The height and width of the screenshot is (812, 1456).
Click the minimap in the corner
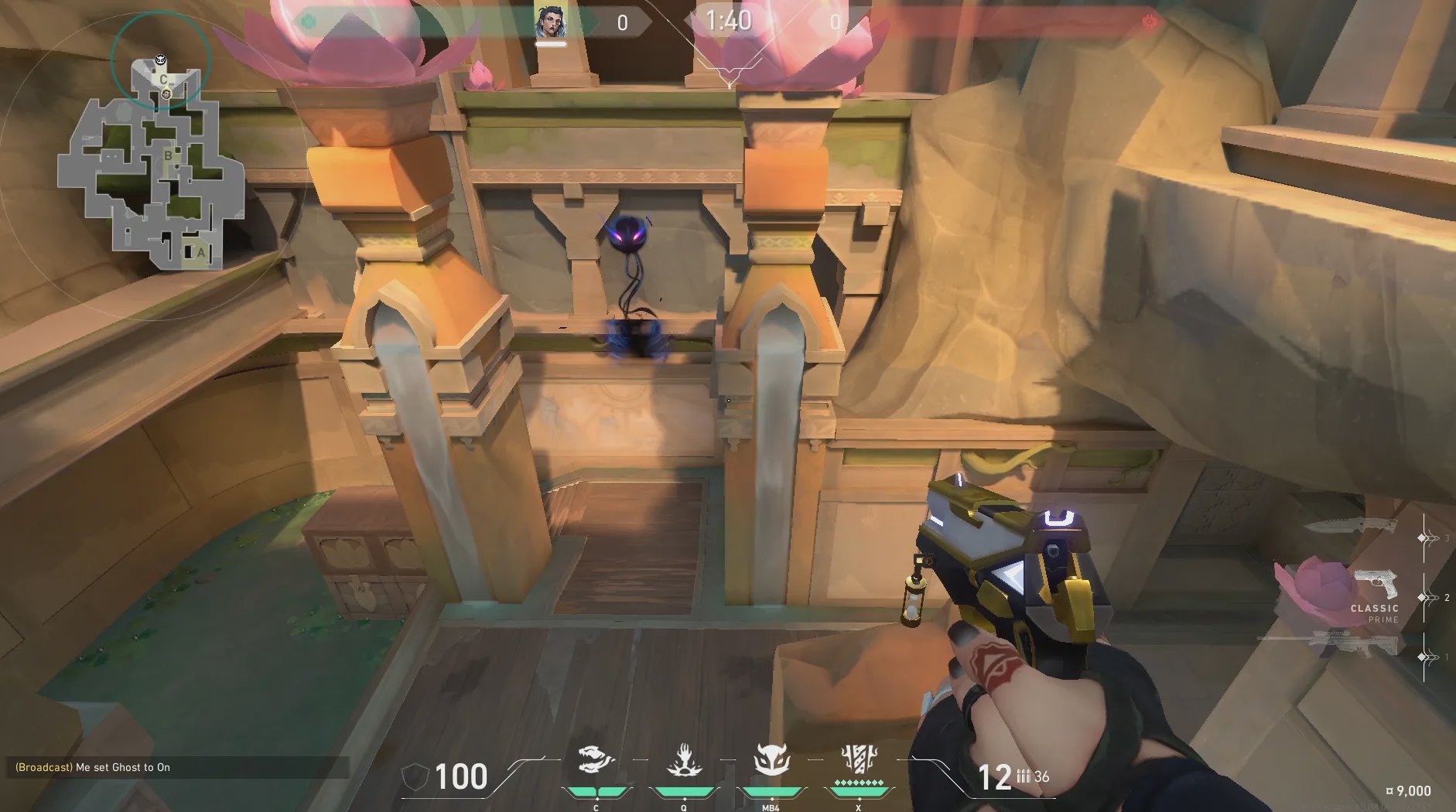pyautogui.click(x=151, y=164)
